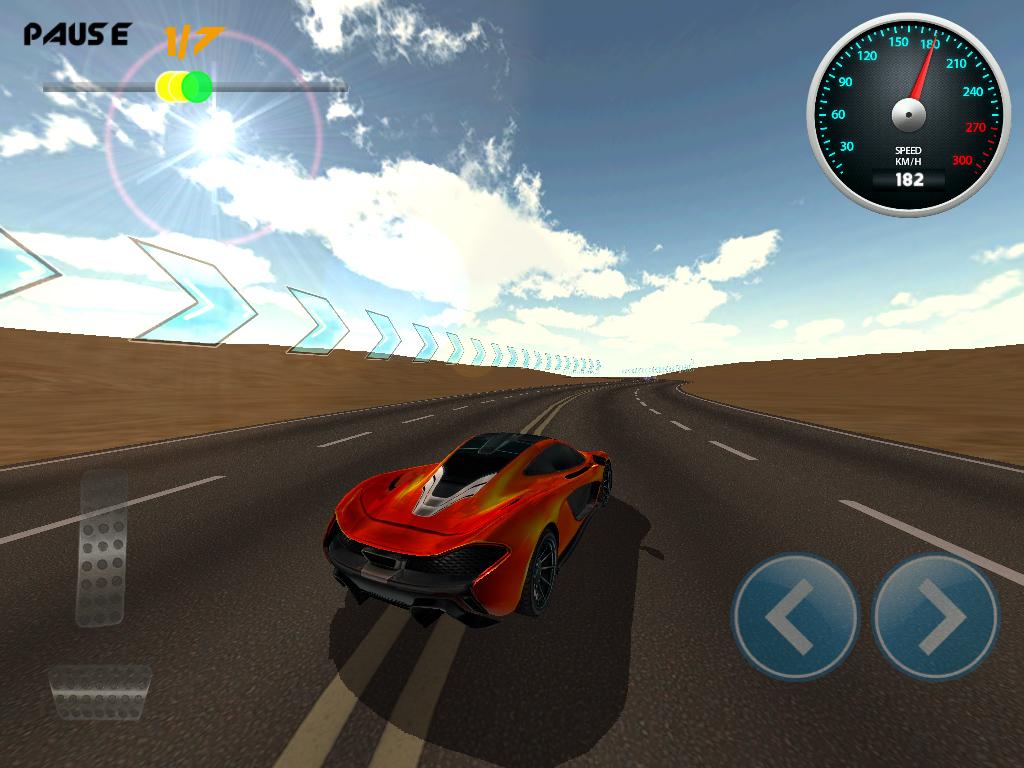Steer left with the left arrow button
Screen dimensions: 1024x768
[x=795, y=617]
